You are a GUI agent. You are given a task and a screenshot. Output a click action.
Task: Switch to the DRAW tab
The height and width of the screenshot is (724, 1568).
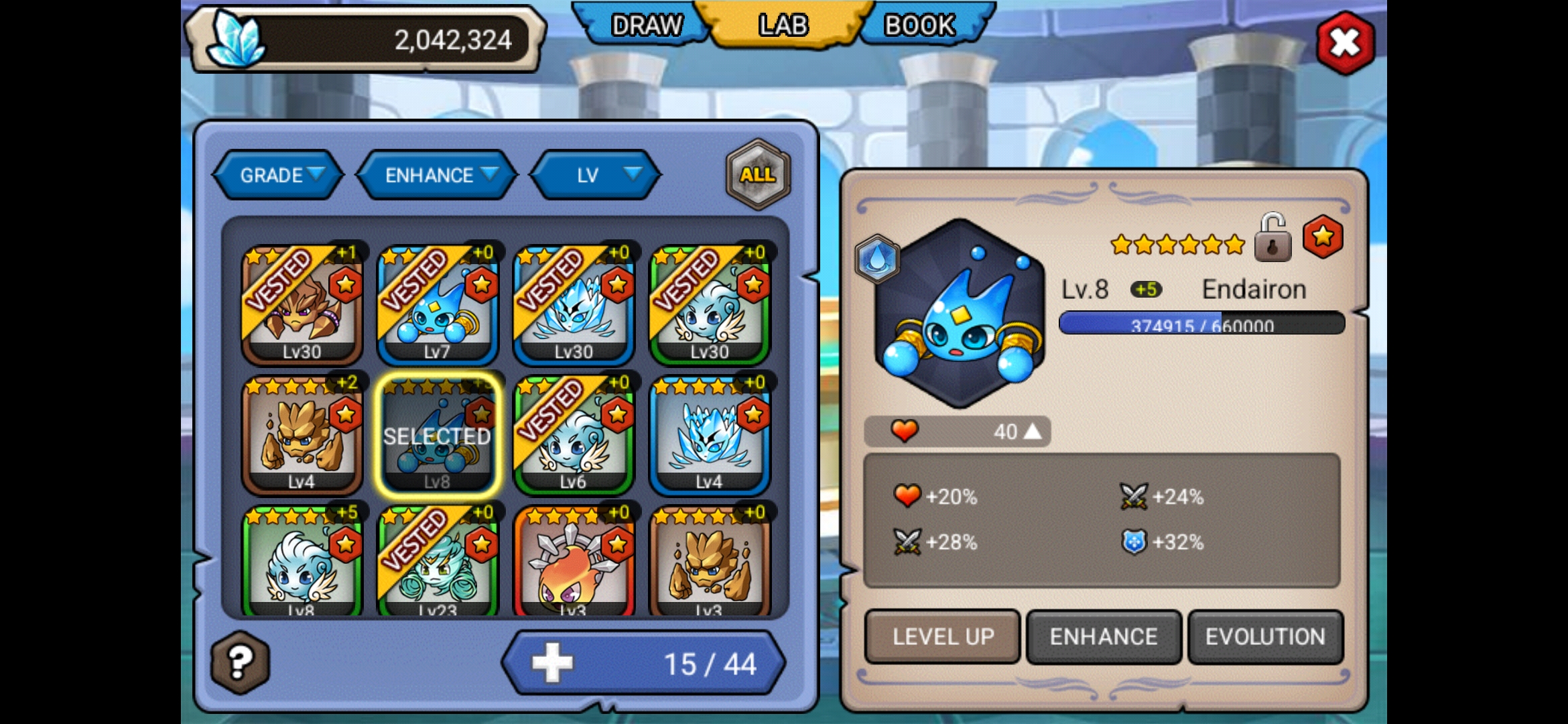(645, 25)
